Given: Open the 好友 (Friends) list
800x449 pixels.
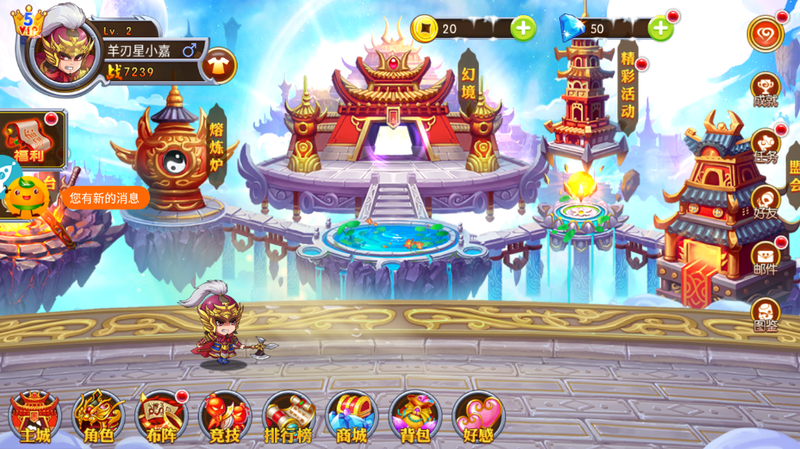Looking at the screenshot, I should [x=766, y=201].
